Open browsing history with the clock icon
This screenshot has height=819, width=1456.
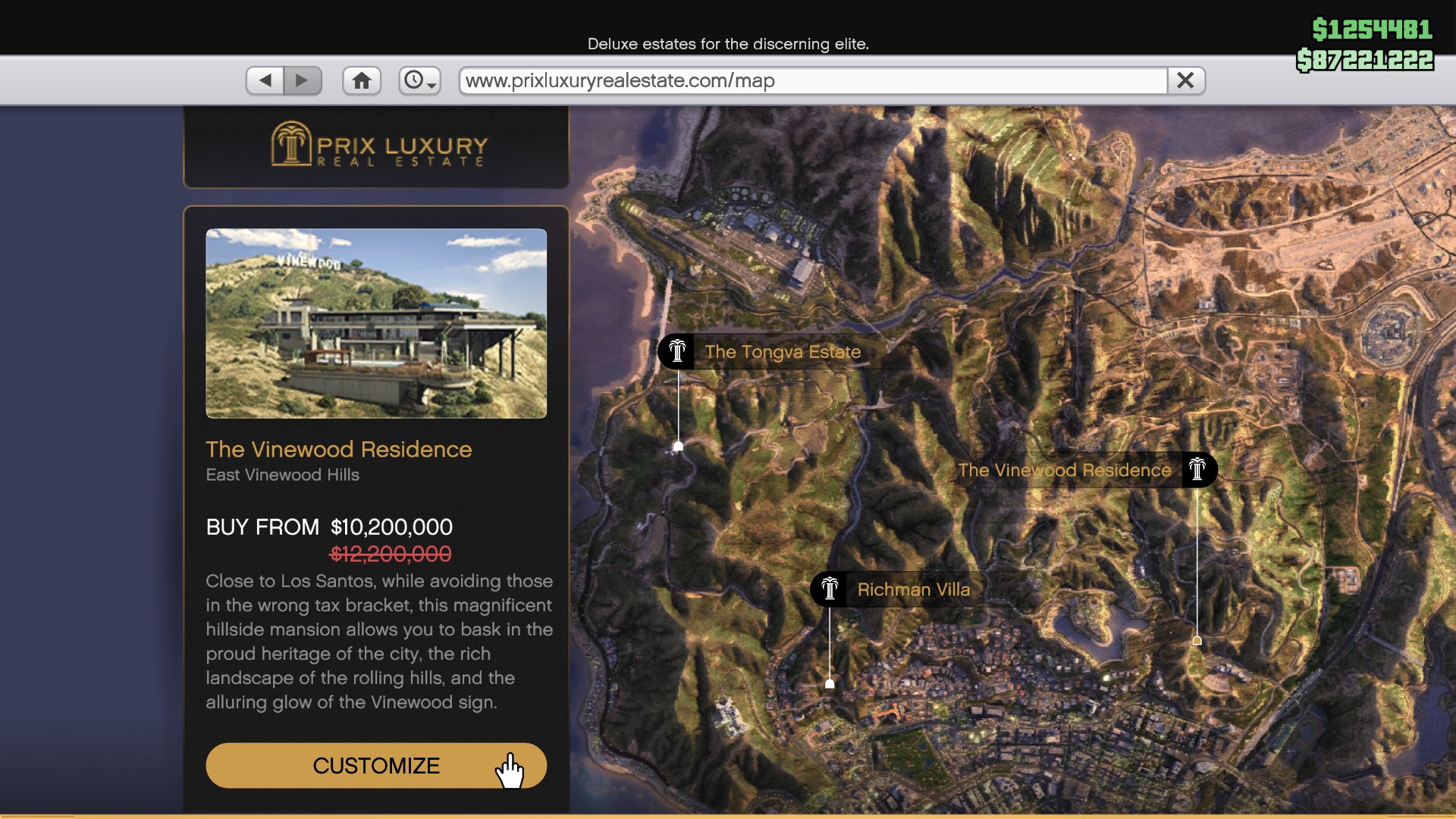414,80
